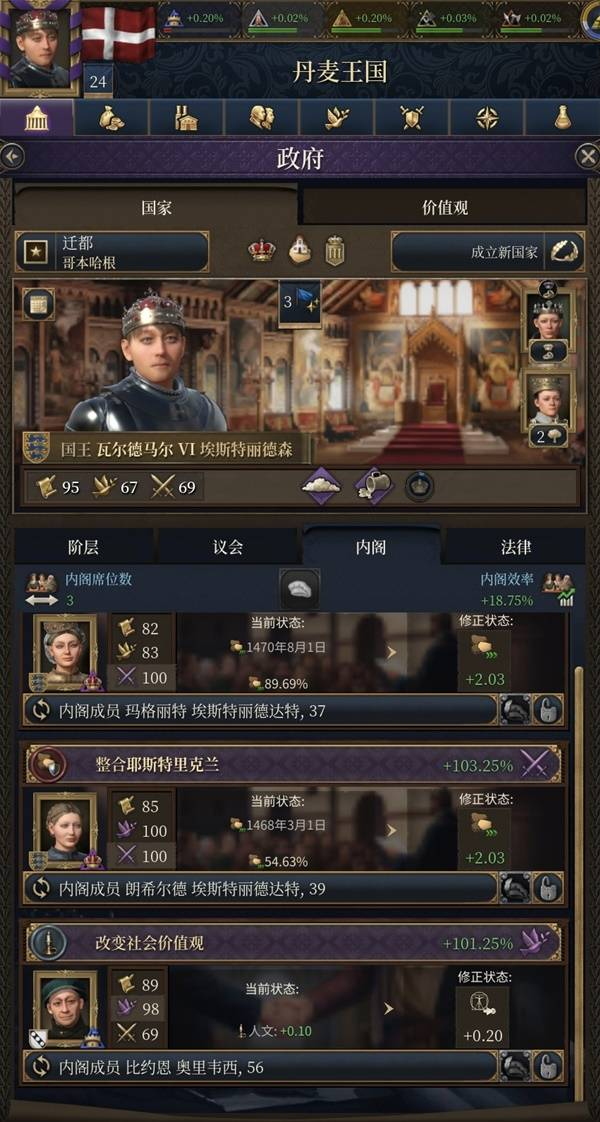Click the 迁都 哥本哈根 button
The image size is (600, 1122).
(112, 252)
